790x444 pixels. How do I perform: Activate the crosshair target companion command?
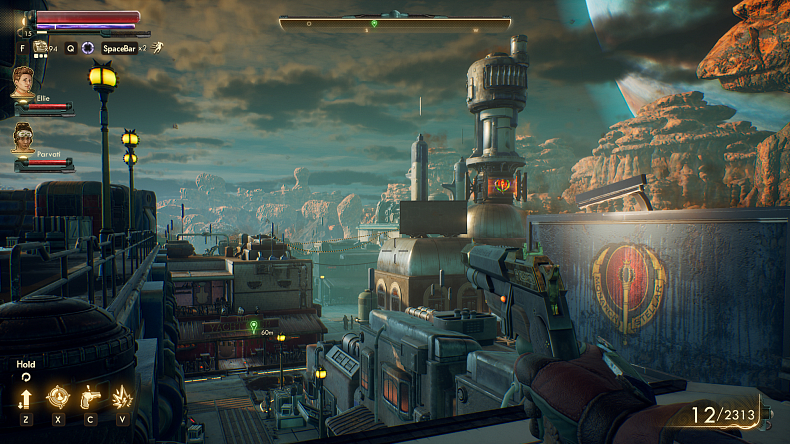coord(58,397)
